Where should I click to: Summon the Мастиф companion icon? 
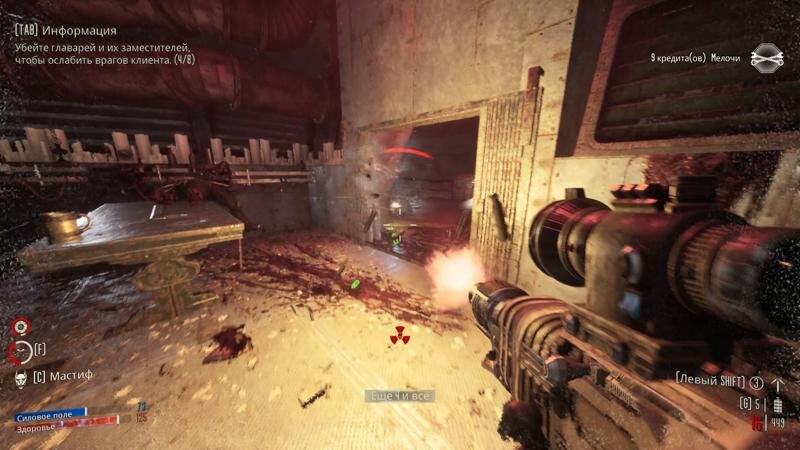coord(20,376)
